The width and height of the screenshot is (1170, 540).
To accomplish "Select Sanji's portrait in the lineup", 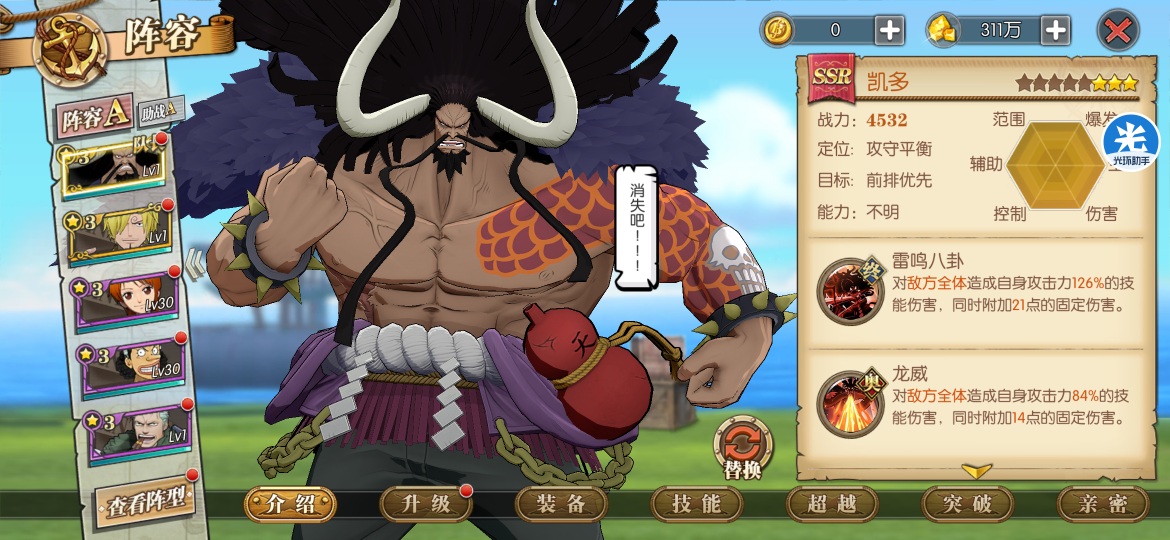I will [x=118, y=233].
